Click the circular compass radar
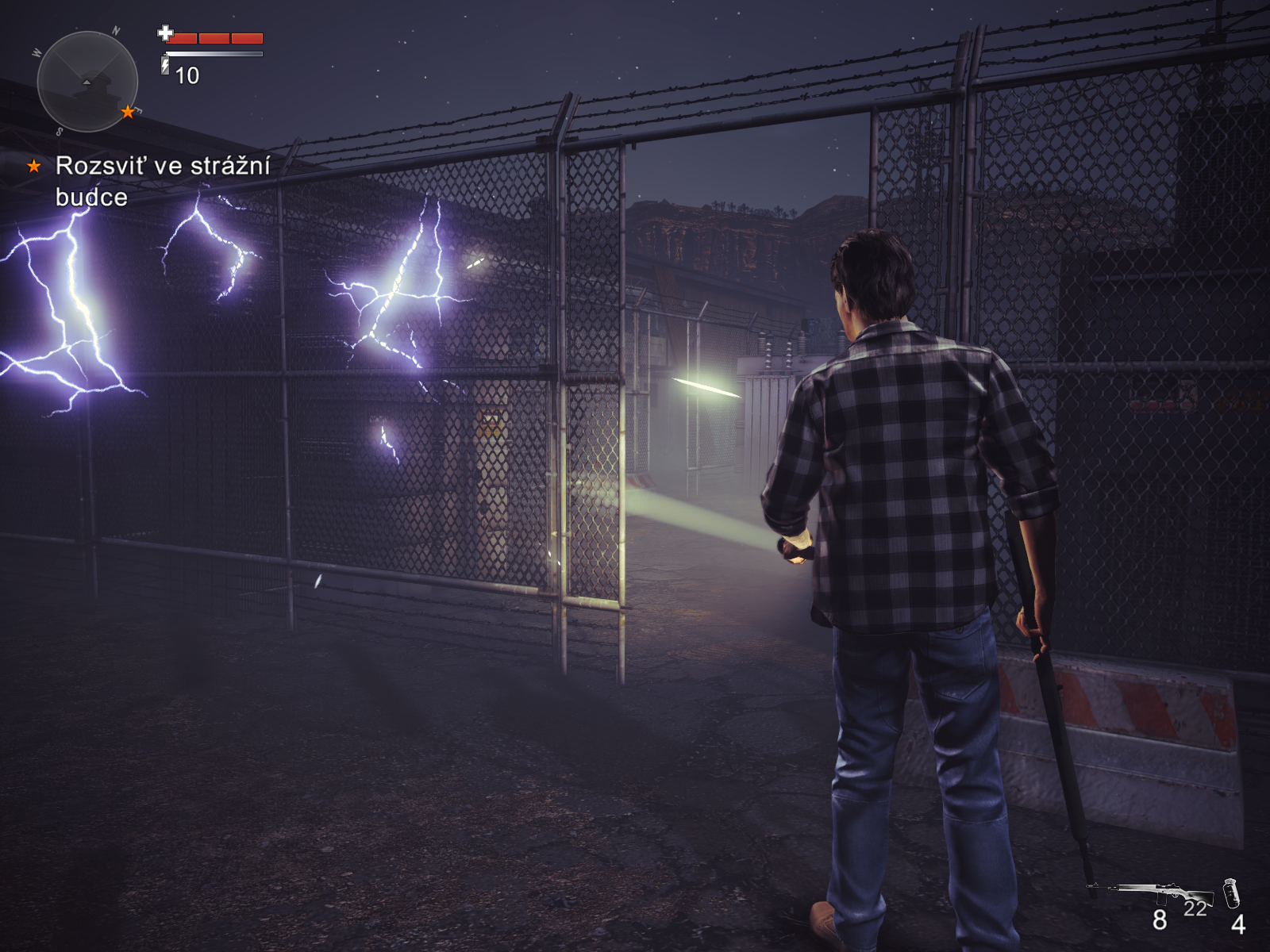Viewport: 1270px width, 952px height. tap(87, 82)
